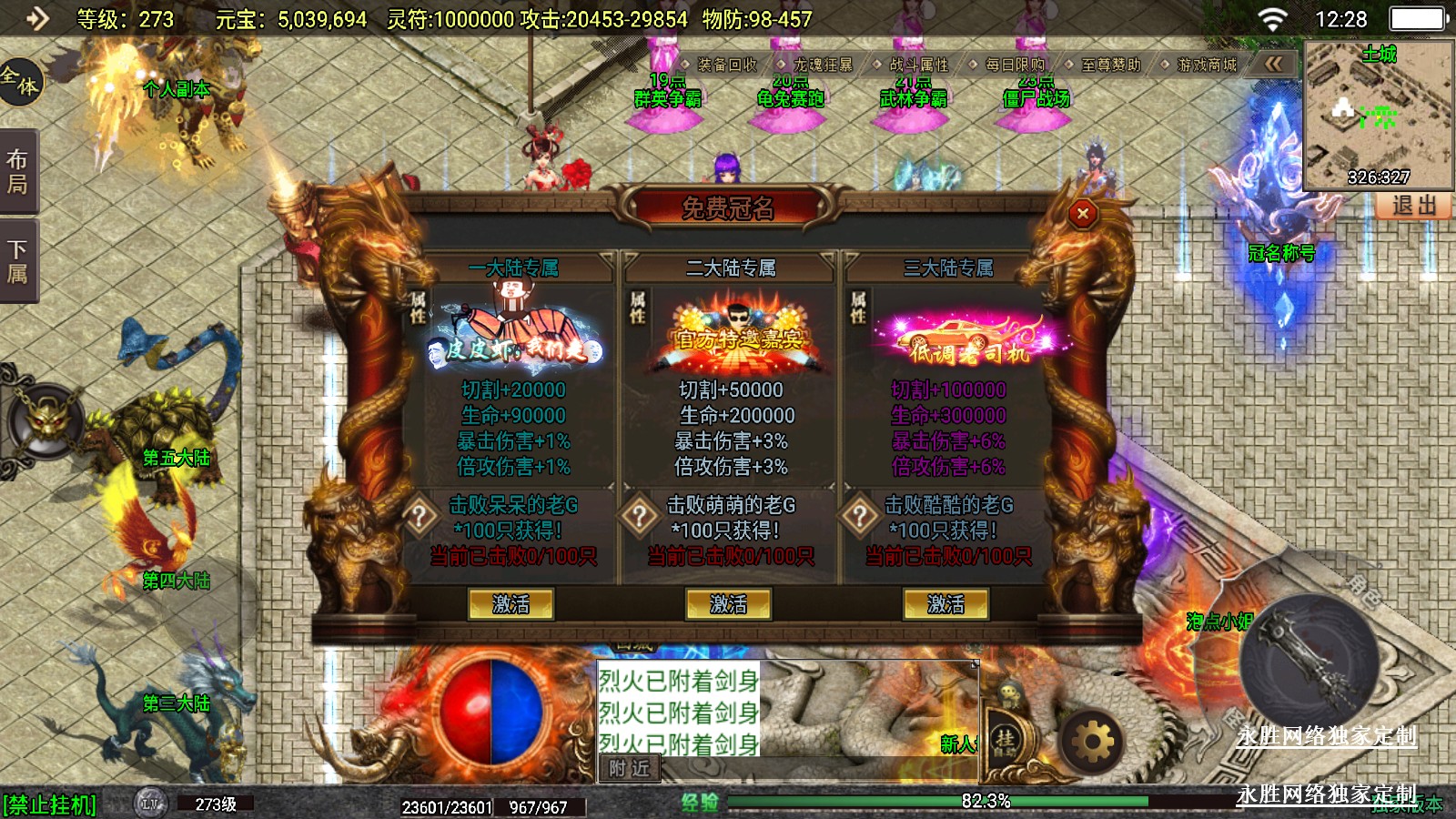This screenshot has width=1456, height=819.
Task: Collapse the top menu with the double arrow
Action: pos(1273,64)
